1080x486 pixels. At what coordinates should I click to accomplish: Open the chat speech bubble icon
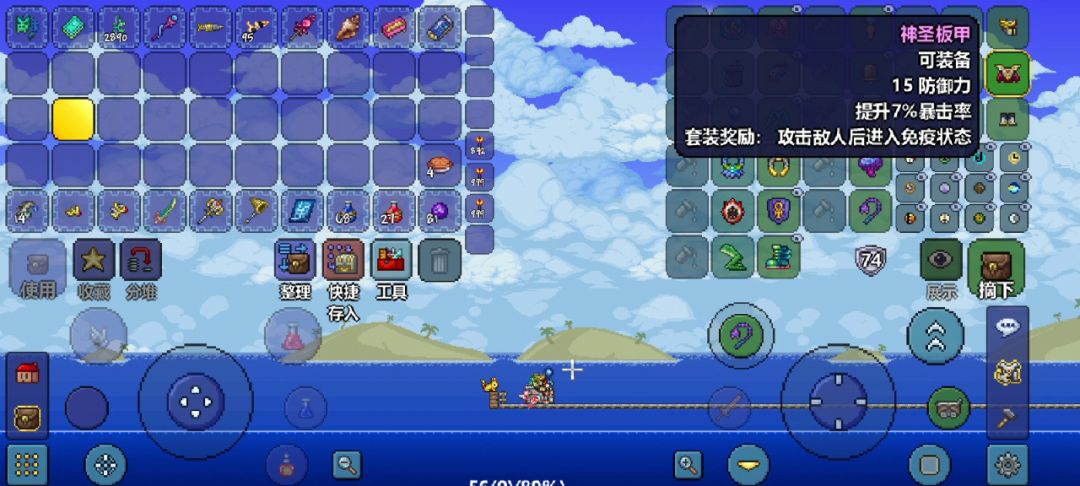(1007, 326)
